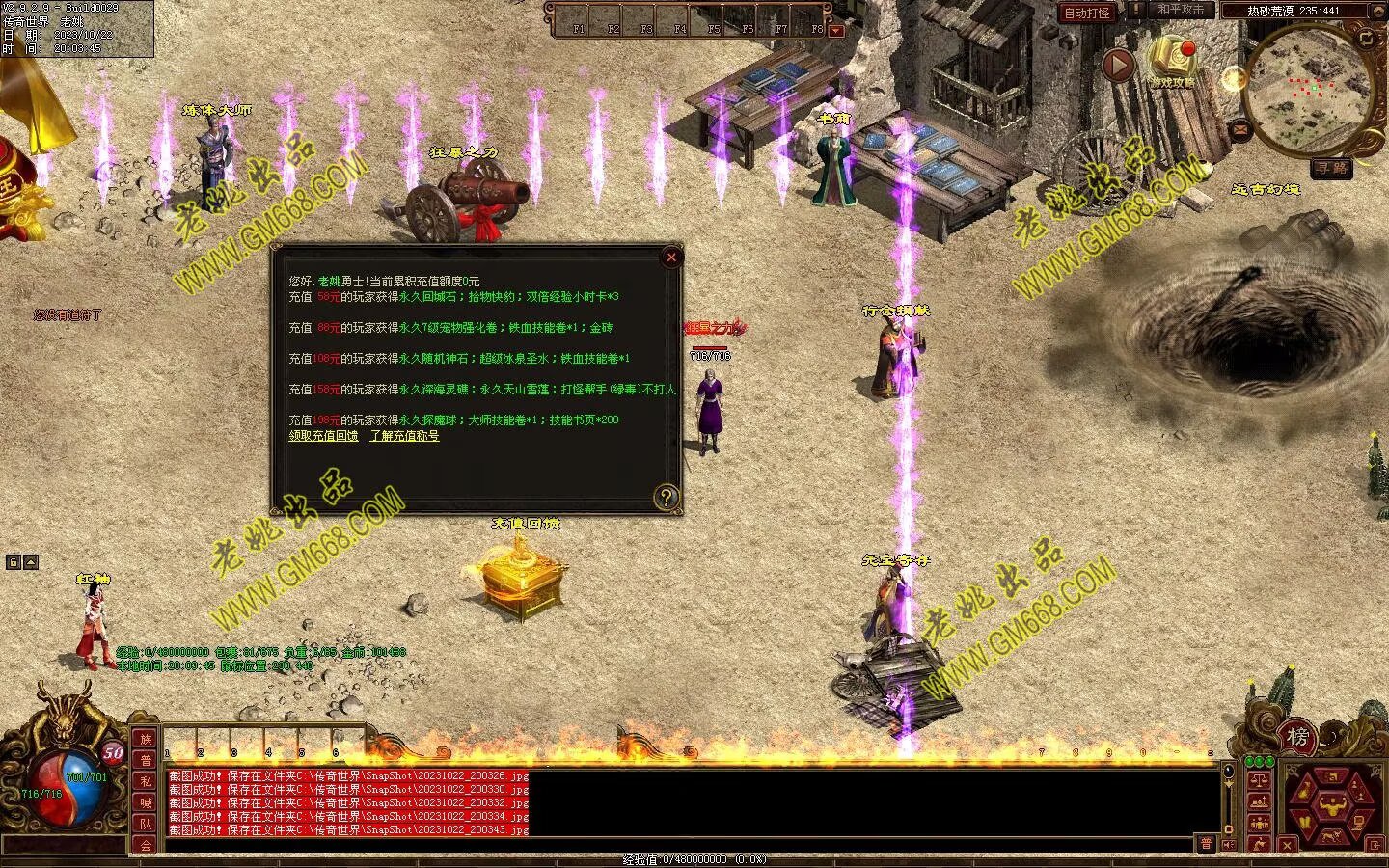The image size is (1389, 868).
Task: Open the mail envelope icon beside the minimap
Action: pyautogui.click(x=1240, y=128)
